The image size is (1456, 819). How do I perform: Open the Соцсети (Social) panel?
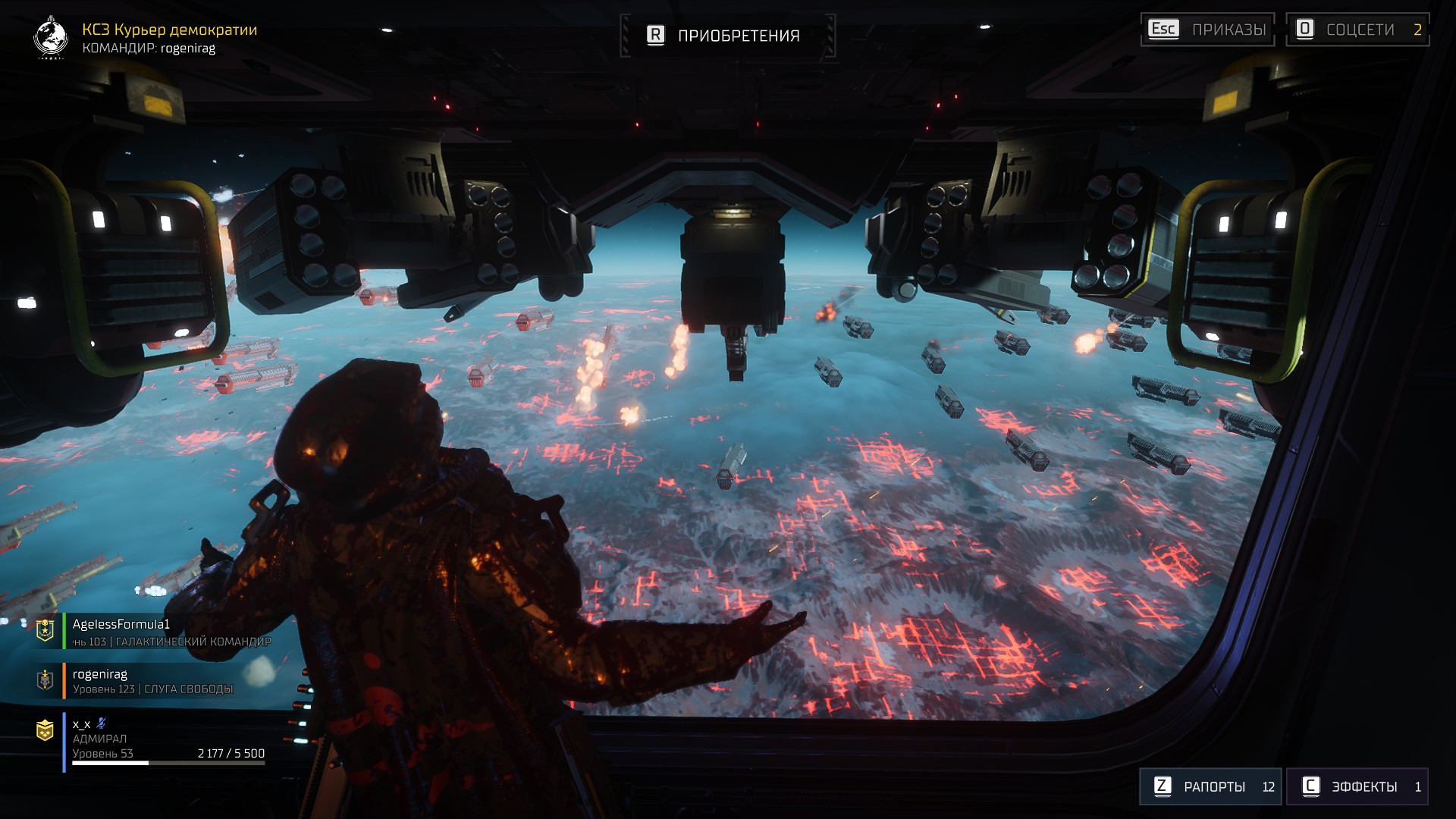point(1357,30)
